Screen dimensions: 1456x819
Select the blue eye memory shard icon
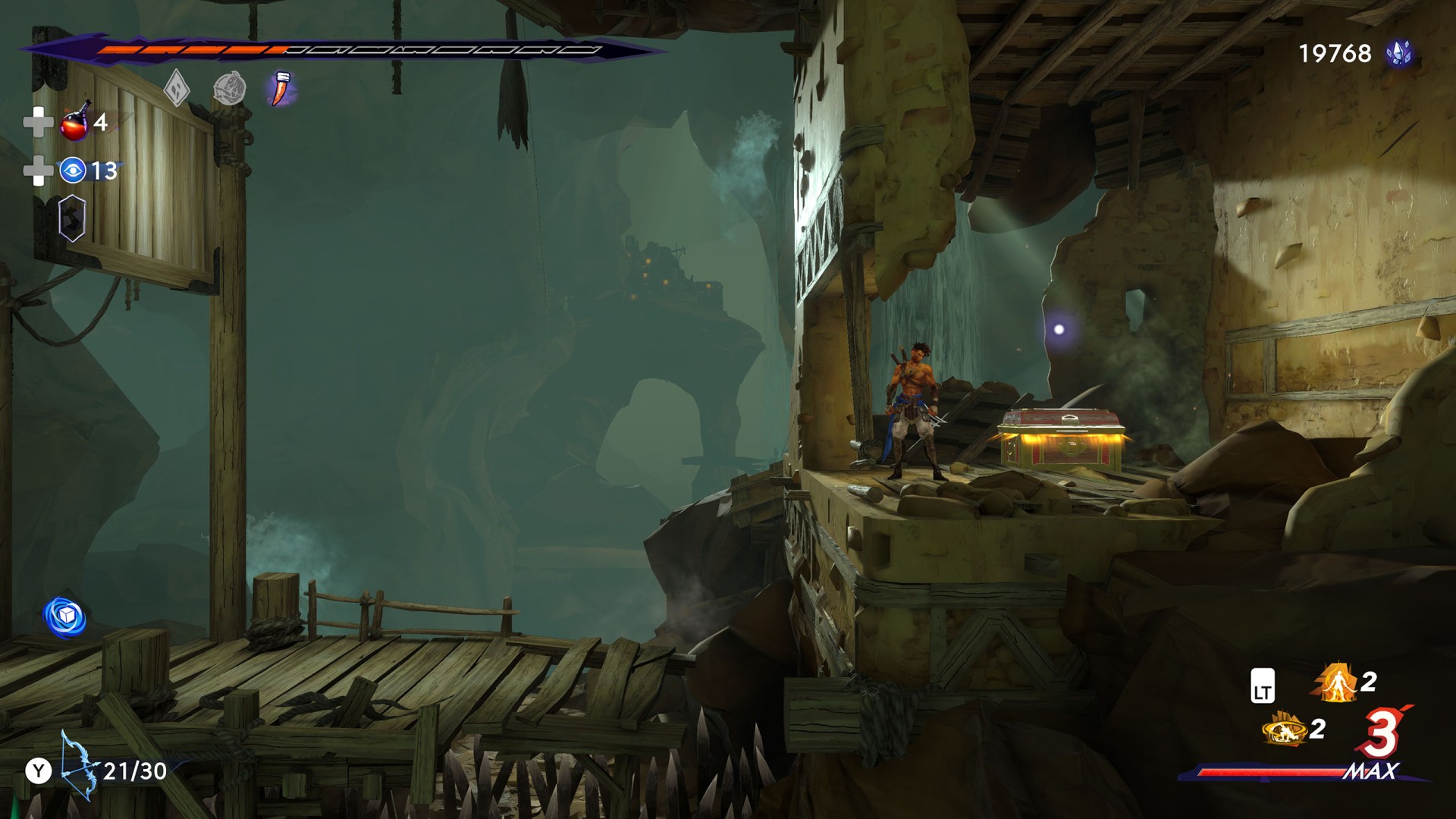pyautogui.click(x=73, y=171)
